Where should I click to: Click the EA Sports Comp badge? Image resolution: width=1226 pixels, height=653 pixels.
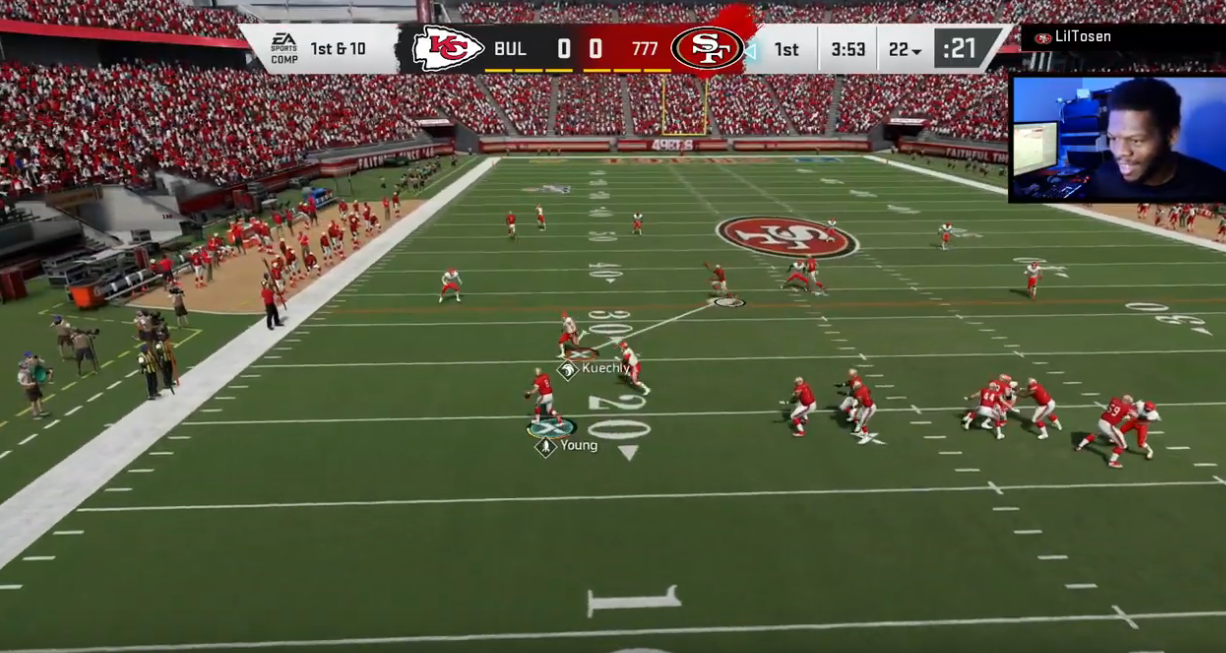coord(284,48)
